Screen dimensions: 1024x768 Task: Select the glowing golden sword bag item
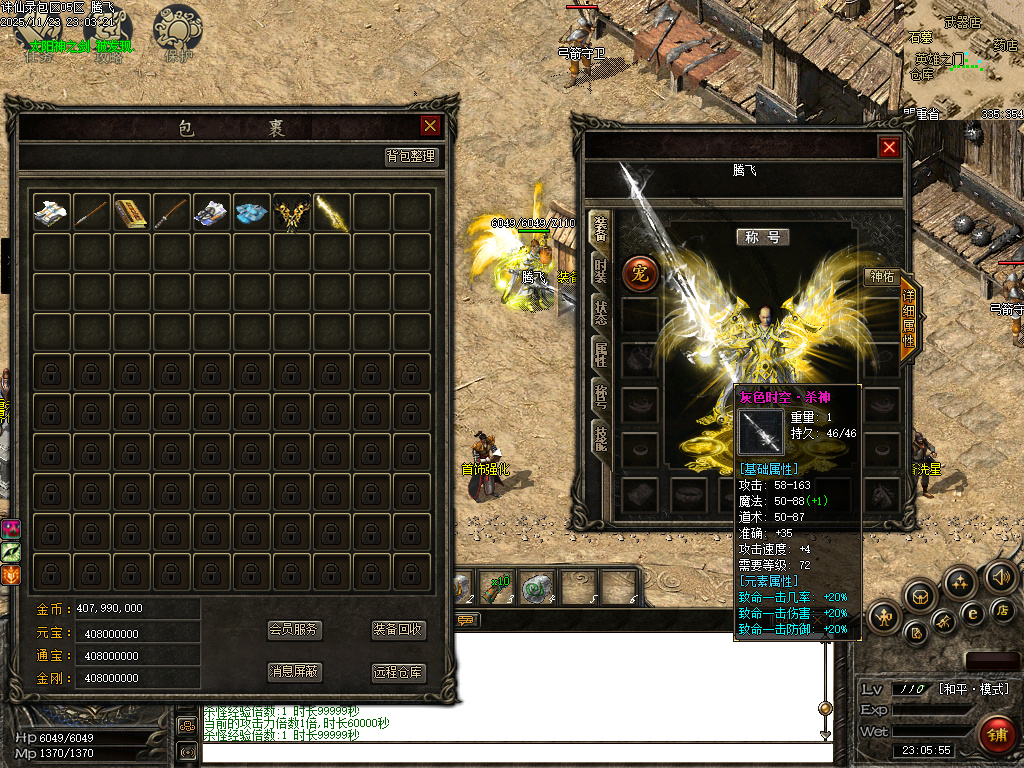coord(331,212)
